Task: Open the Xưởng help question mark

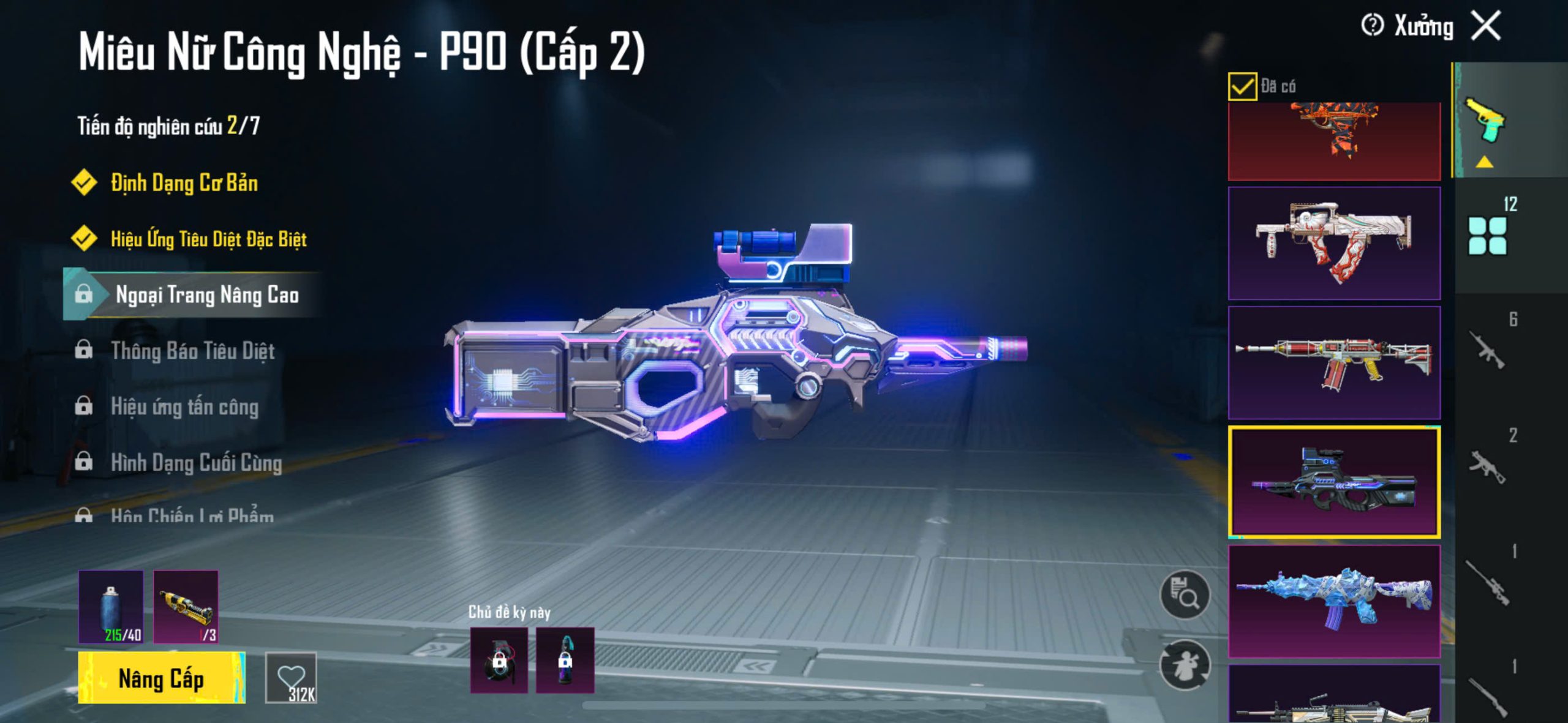Action: (1372, 26)
